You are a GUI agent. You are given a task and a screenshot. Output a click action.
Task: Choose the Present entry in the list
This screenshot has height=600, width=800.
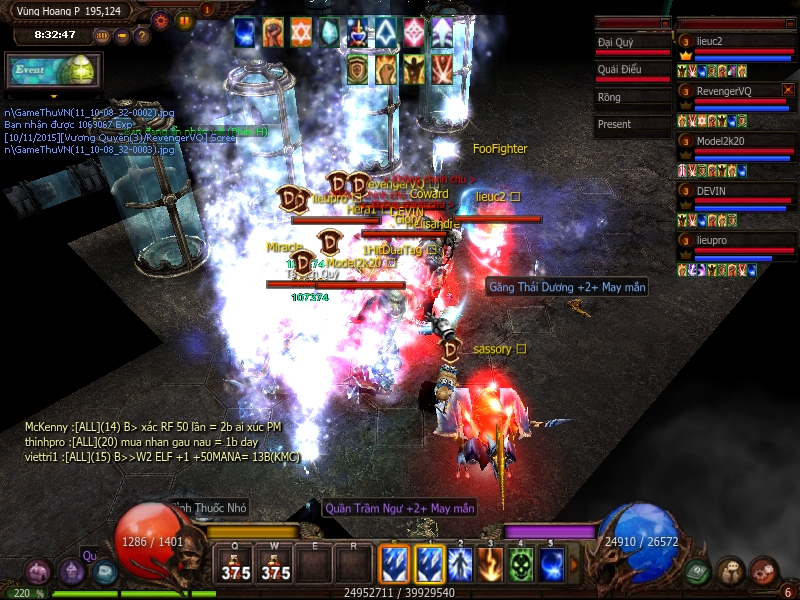click(631, 125)
